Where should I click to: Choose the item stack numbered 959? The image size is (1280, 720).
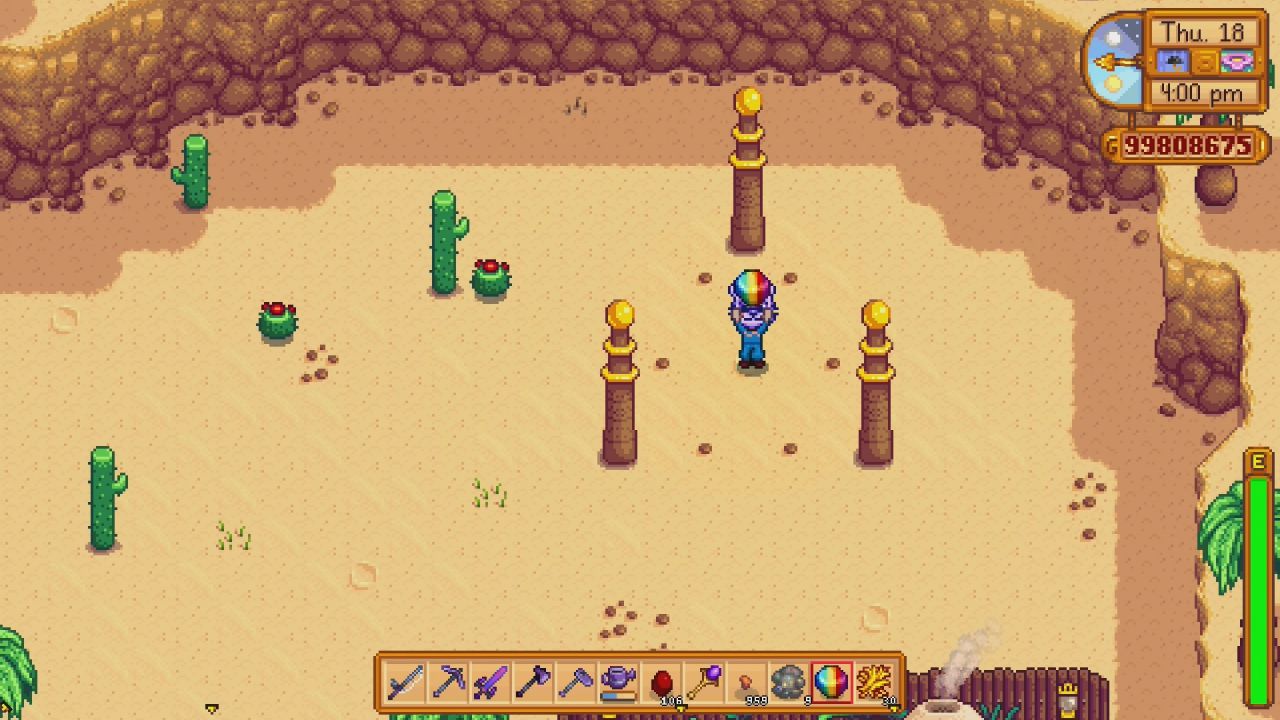point(746,683)
